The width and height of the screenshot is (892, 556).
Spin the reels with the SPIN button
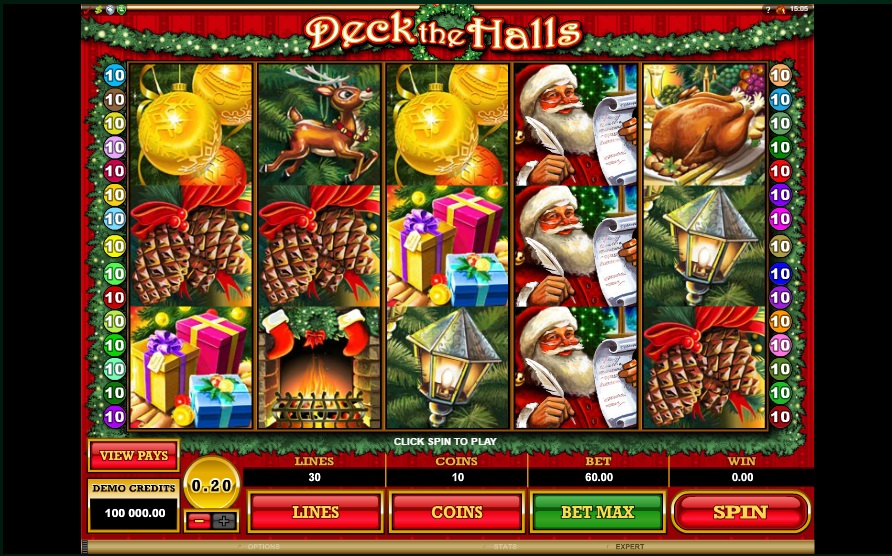[x=740, y=512]
